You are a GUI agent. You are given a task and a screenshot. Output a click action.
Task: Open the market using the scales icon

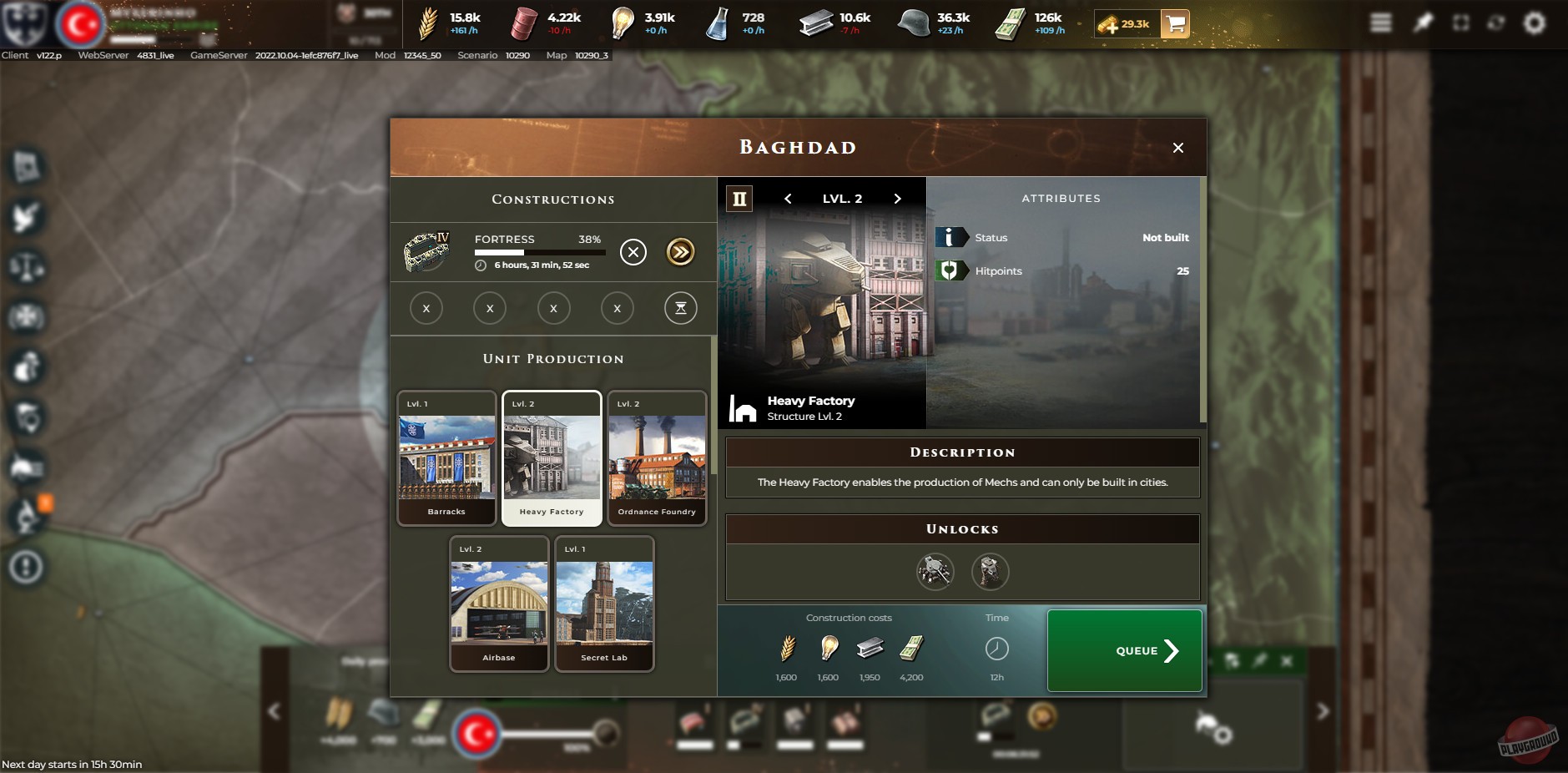25,268
